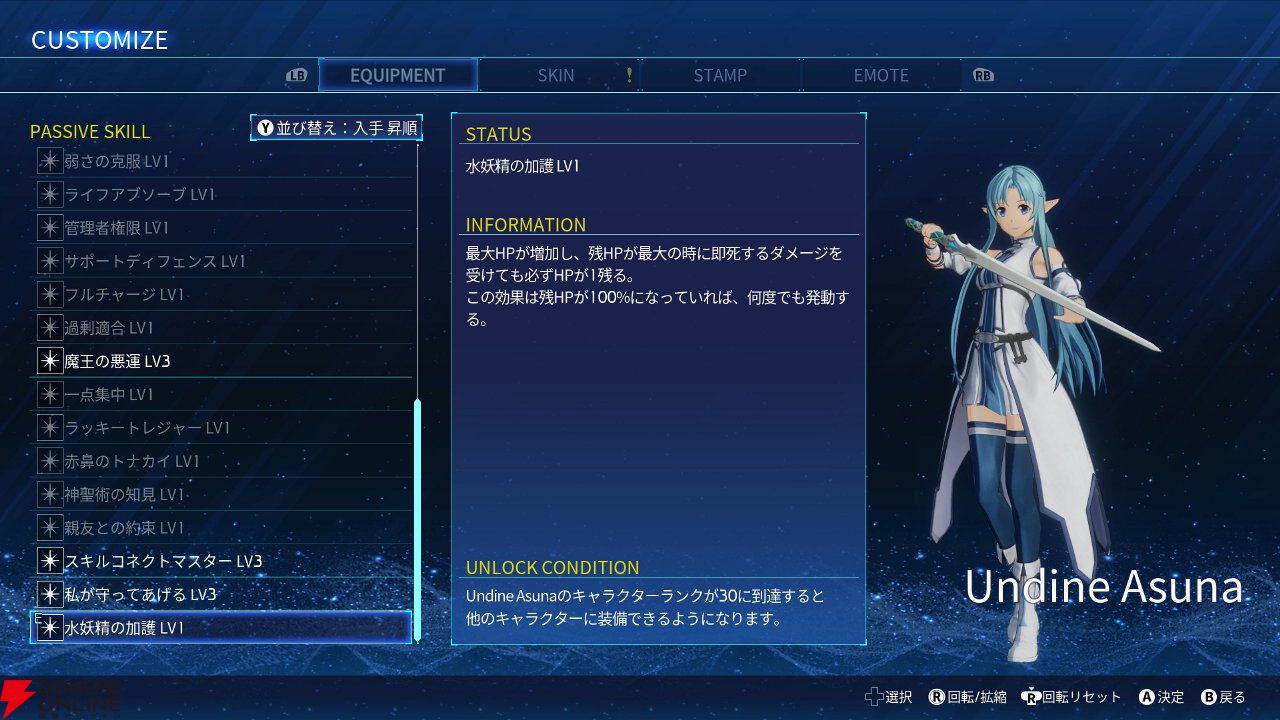Open the SKIN tab
1280x720 pixels.
(x=556, y=75)
